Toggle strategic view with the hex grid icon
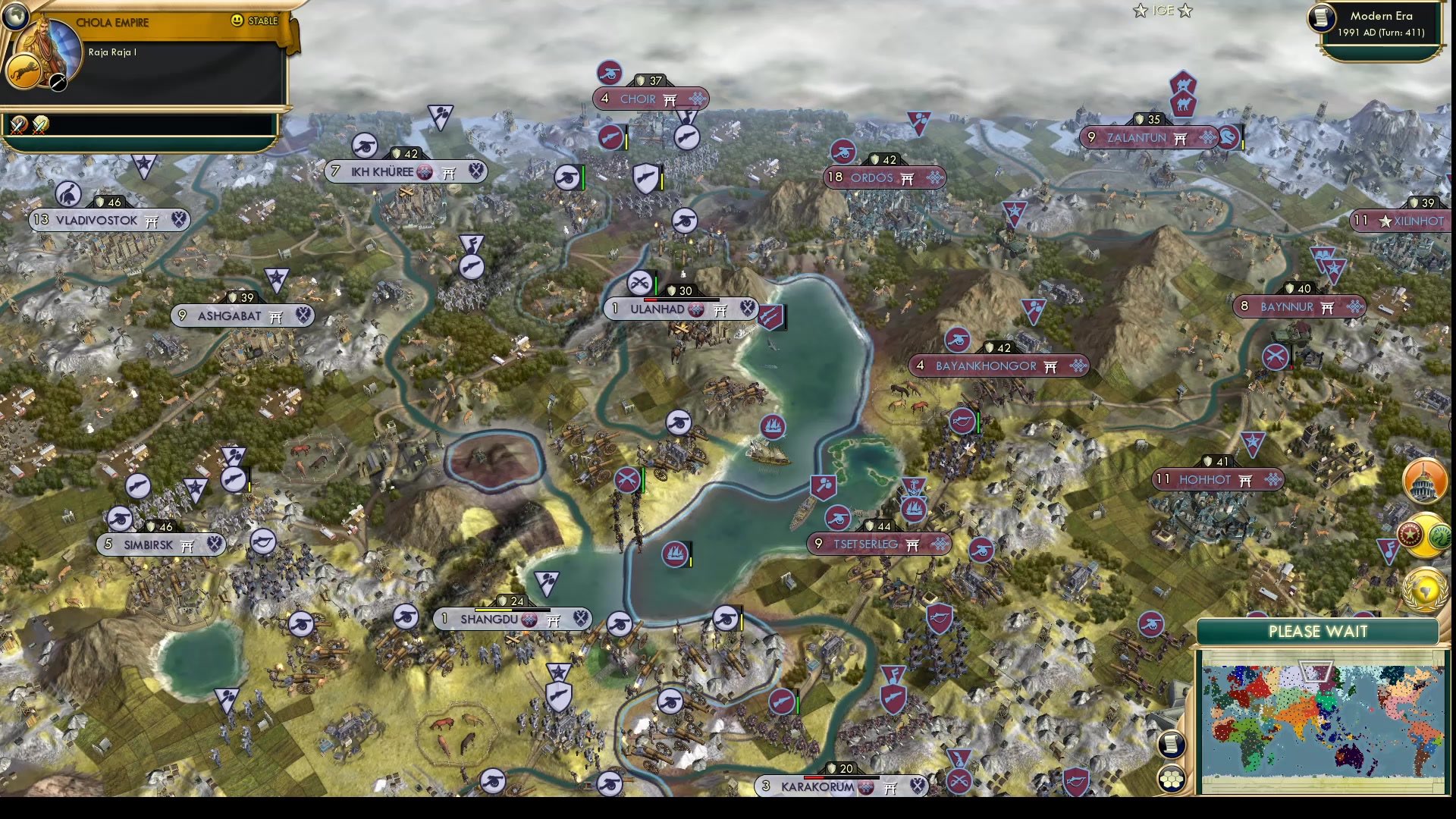The image size is (1456, 819). (x=1171, y=780)
